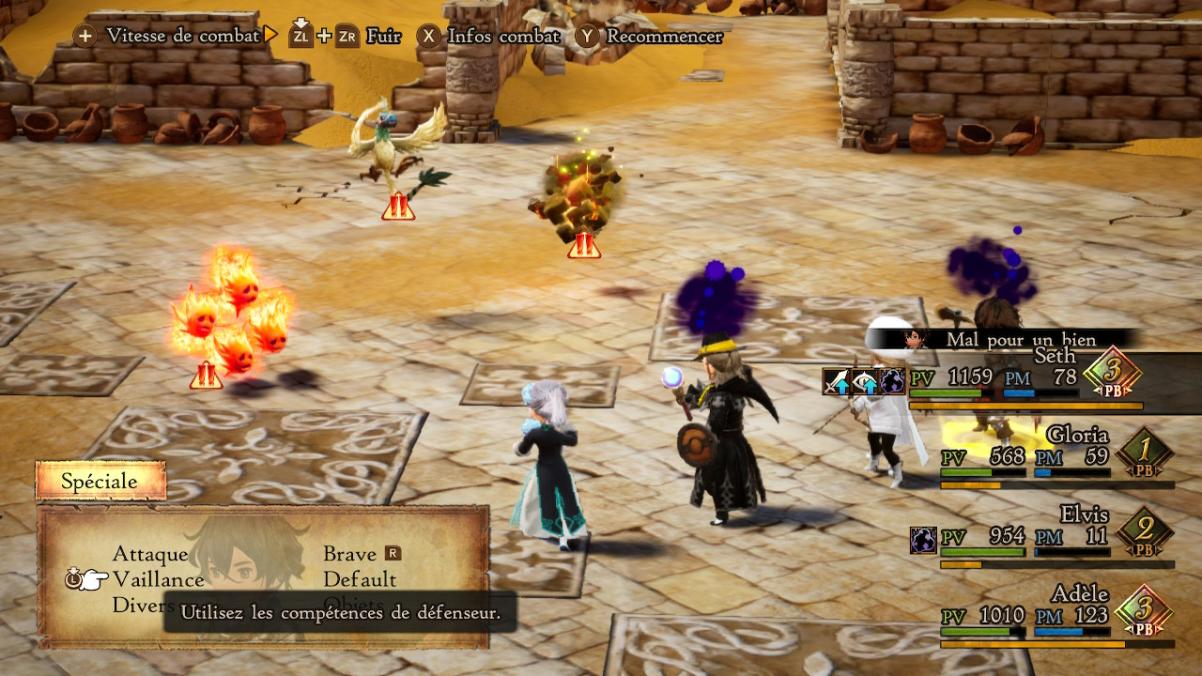Choose the Brave command
The image size is (1202, 676).
point(350,554)
